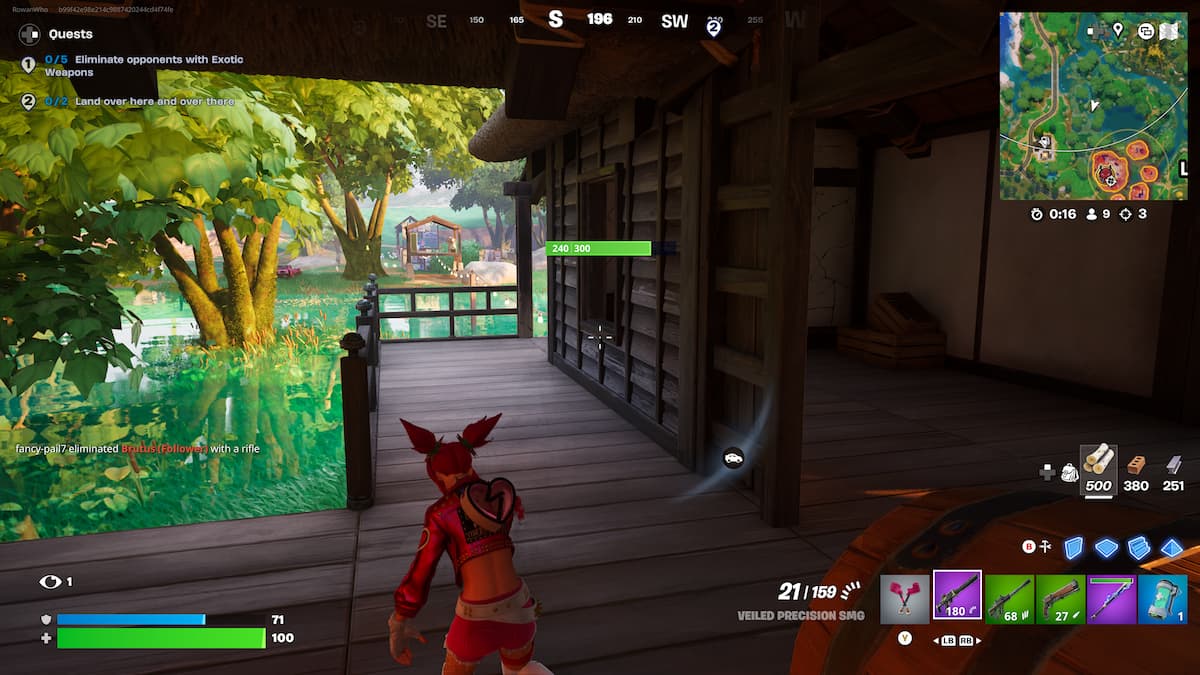Click the map marker pin icon

(1117, 30)
